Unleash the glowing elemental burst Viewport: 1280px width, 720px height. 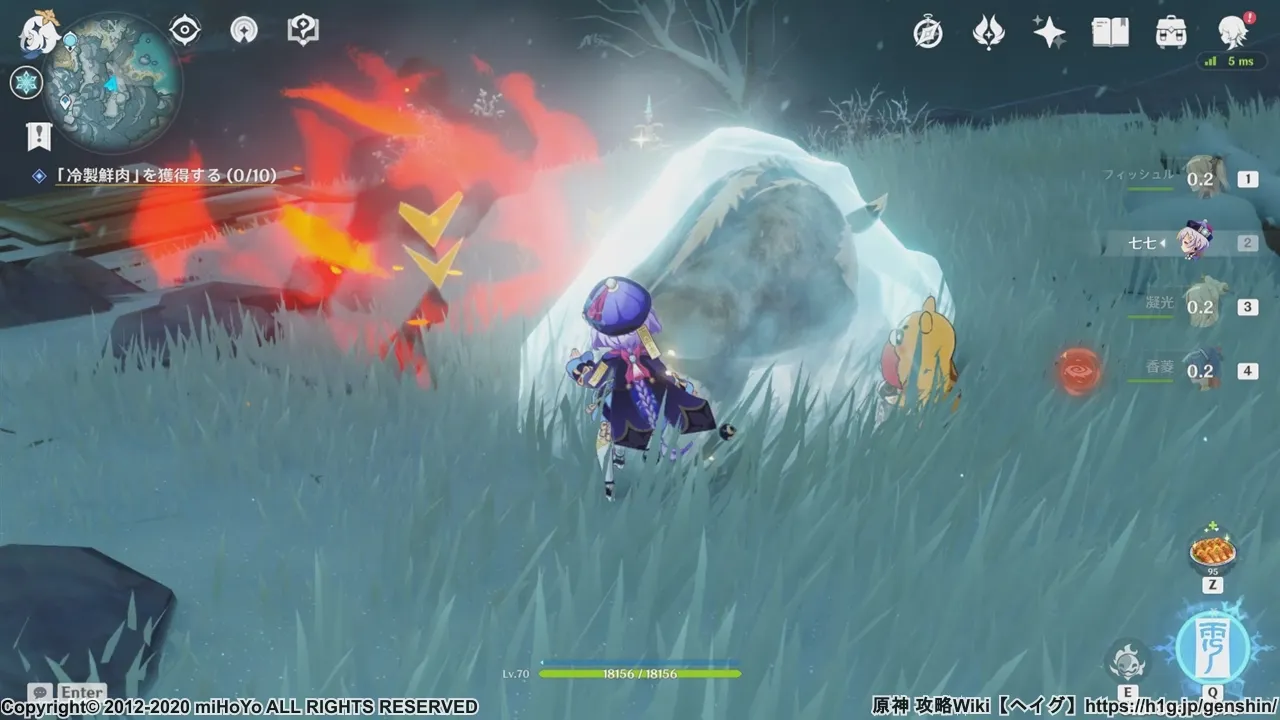click(x=1212, y=645)
